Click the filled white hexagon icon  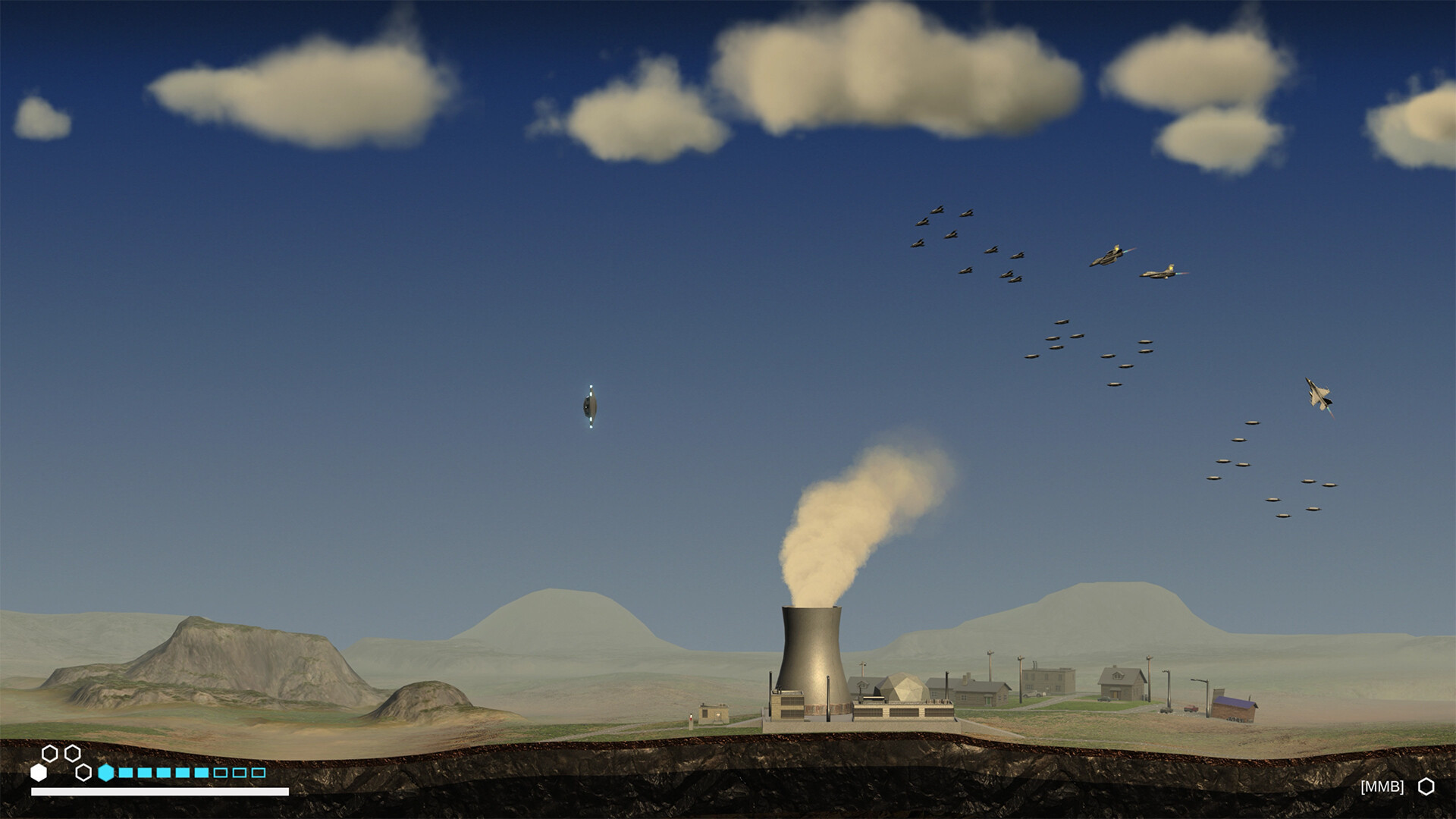pyautogui.click(x=39, y=772)
